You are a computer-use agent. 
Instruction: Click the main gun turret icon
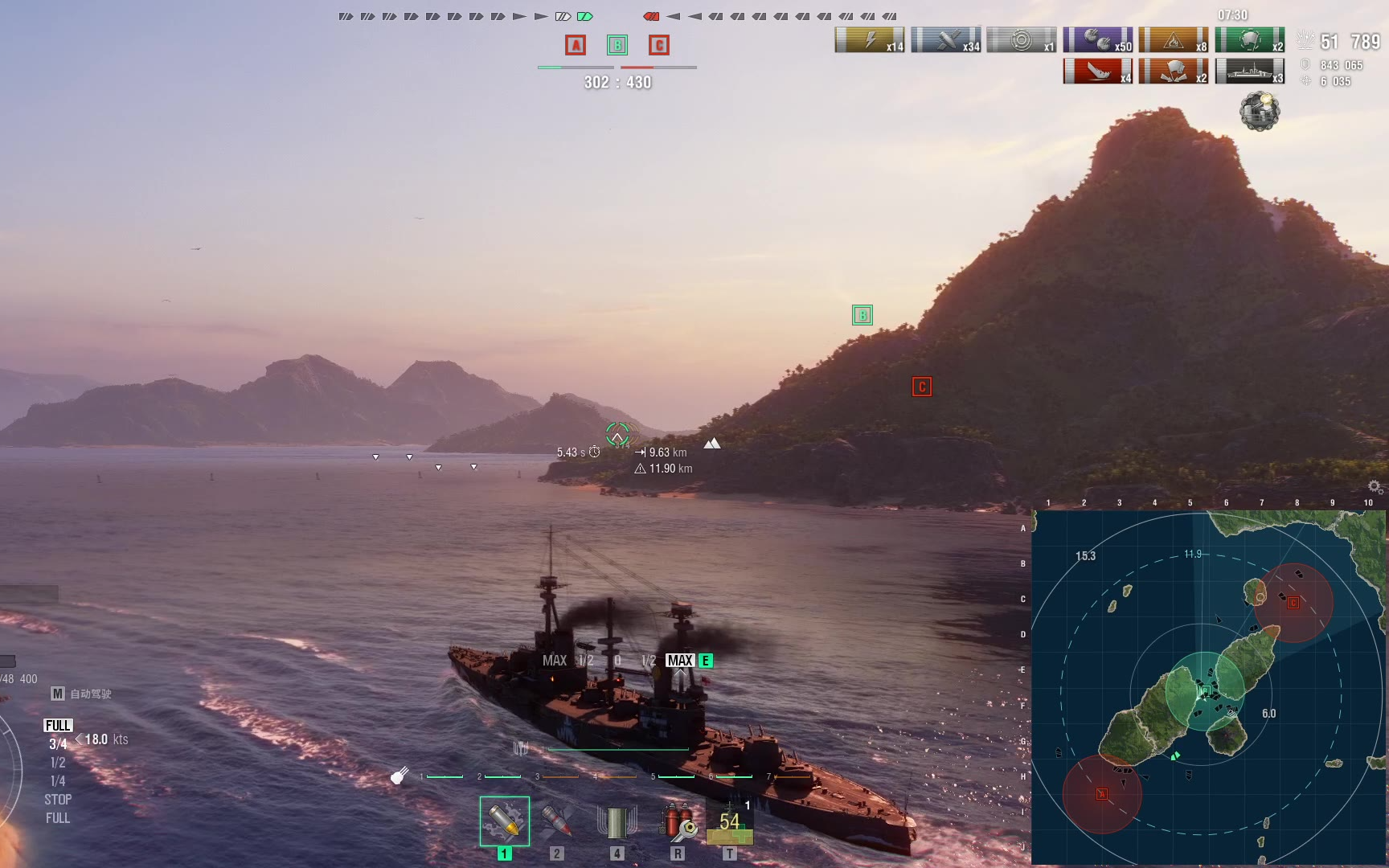tap(399, 776)
